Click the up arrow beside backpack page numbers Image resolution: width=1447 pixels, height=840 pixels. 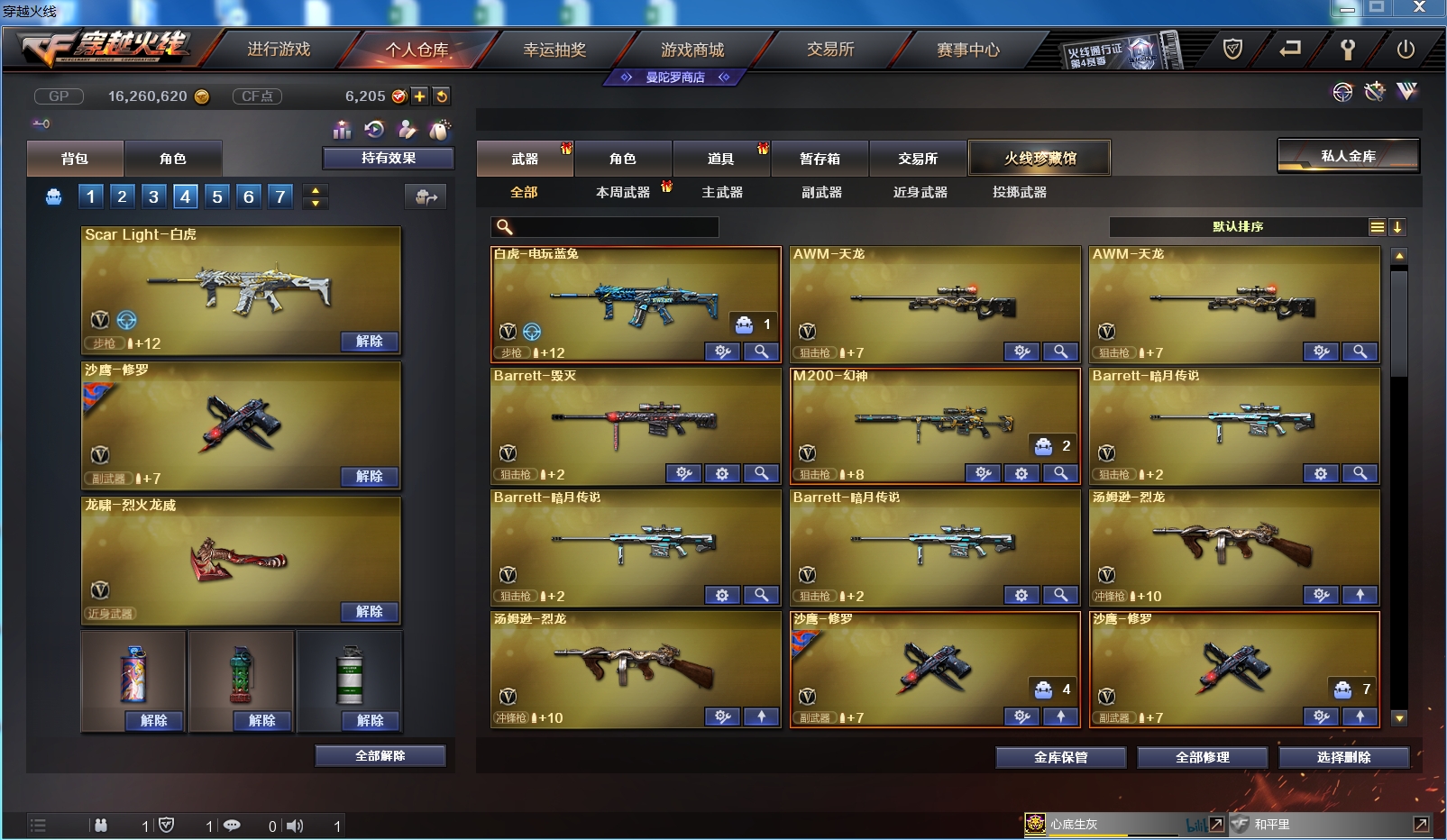[x=315, y=190]
